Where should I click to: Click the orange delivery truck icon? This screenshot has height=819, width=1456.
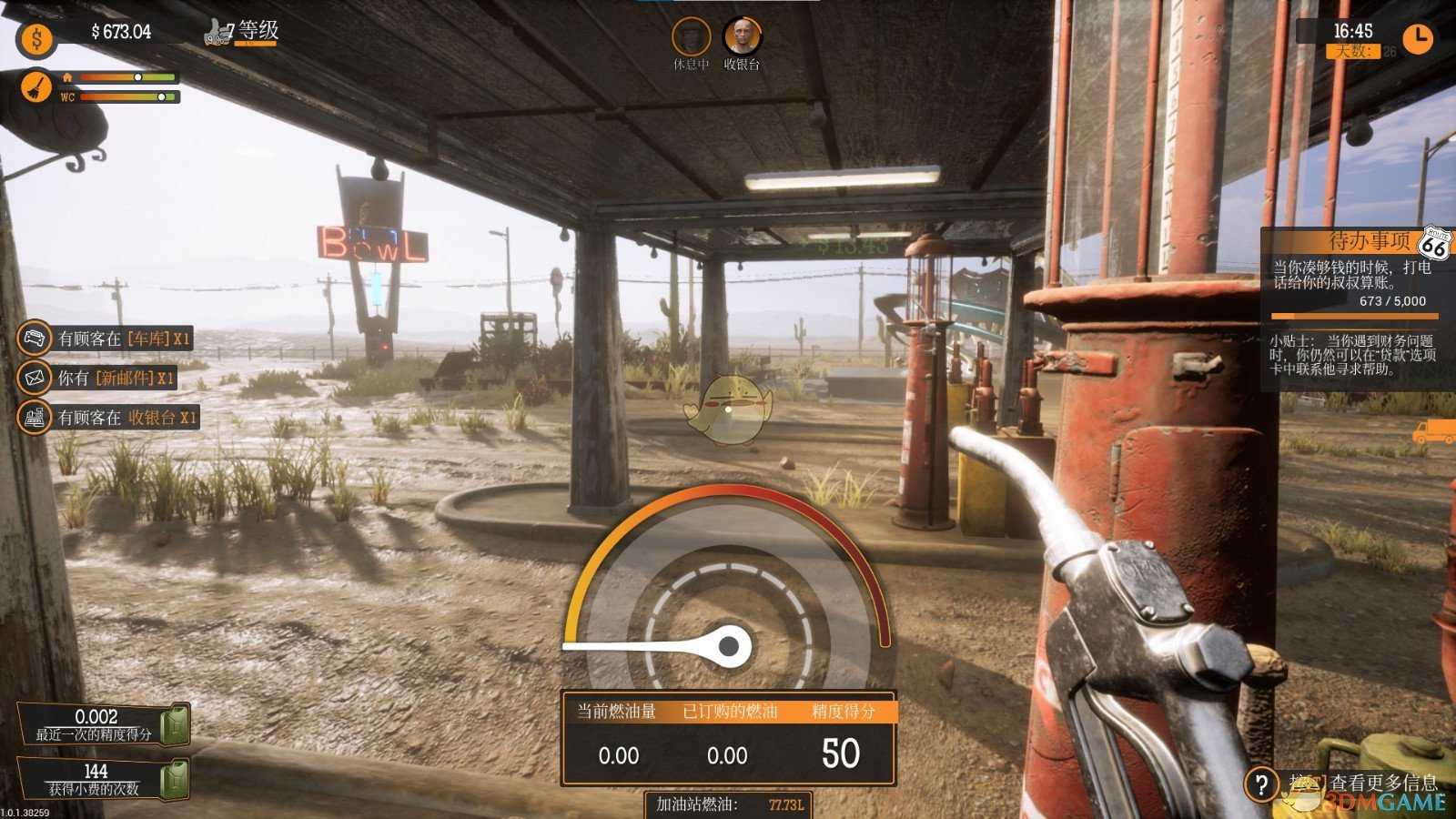pyautogui.click(x=1433, y=431)
